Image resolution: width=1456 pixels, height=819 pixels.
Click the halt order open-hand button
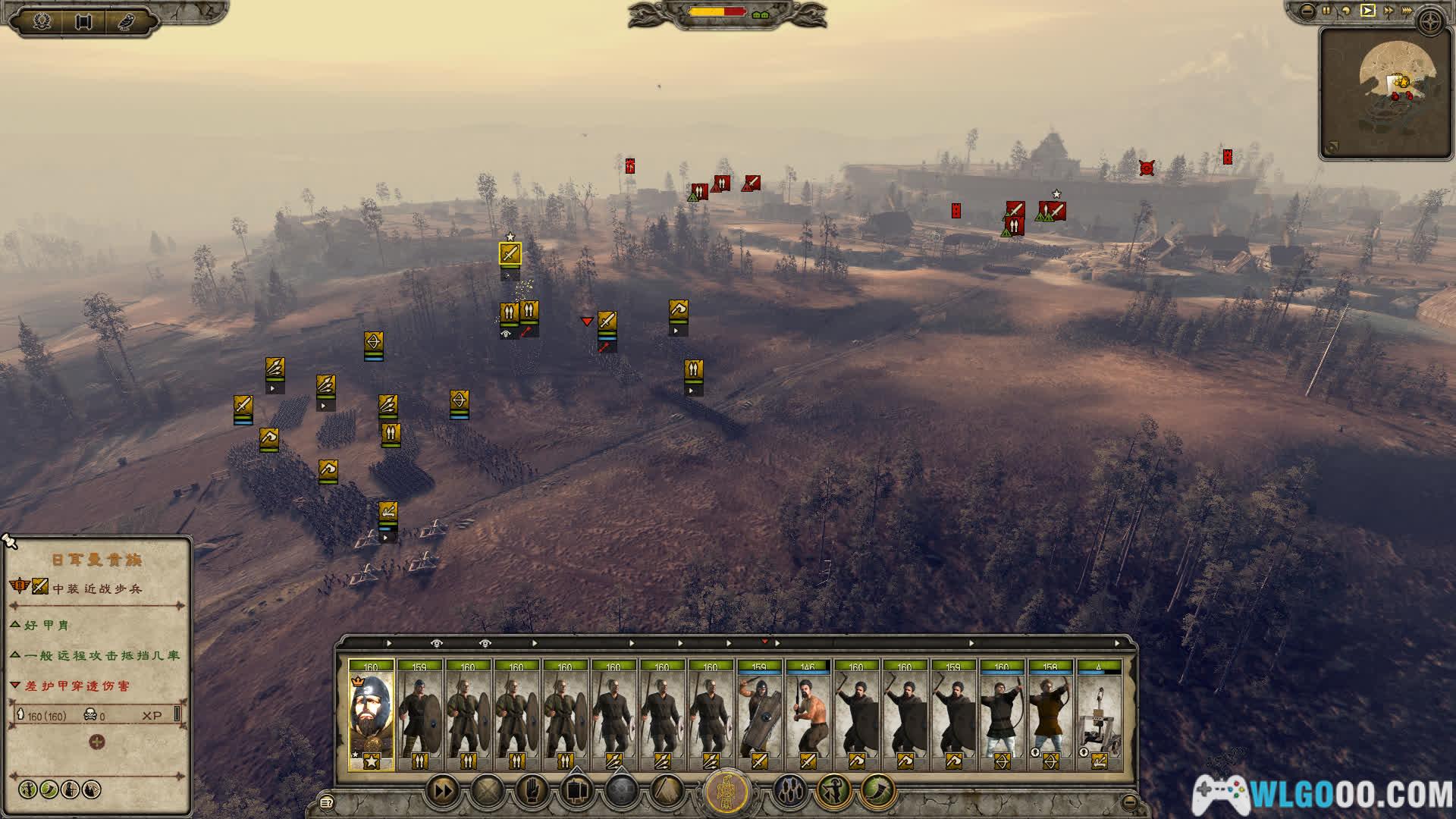pyautogui.click(x=532, y=792)
